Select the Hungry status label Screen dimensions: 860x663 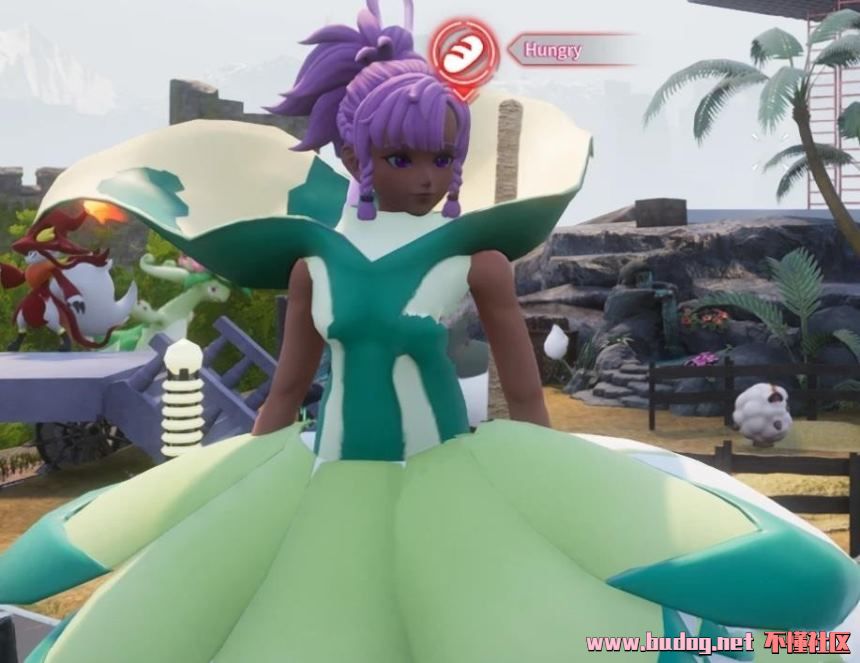[553, 48]
